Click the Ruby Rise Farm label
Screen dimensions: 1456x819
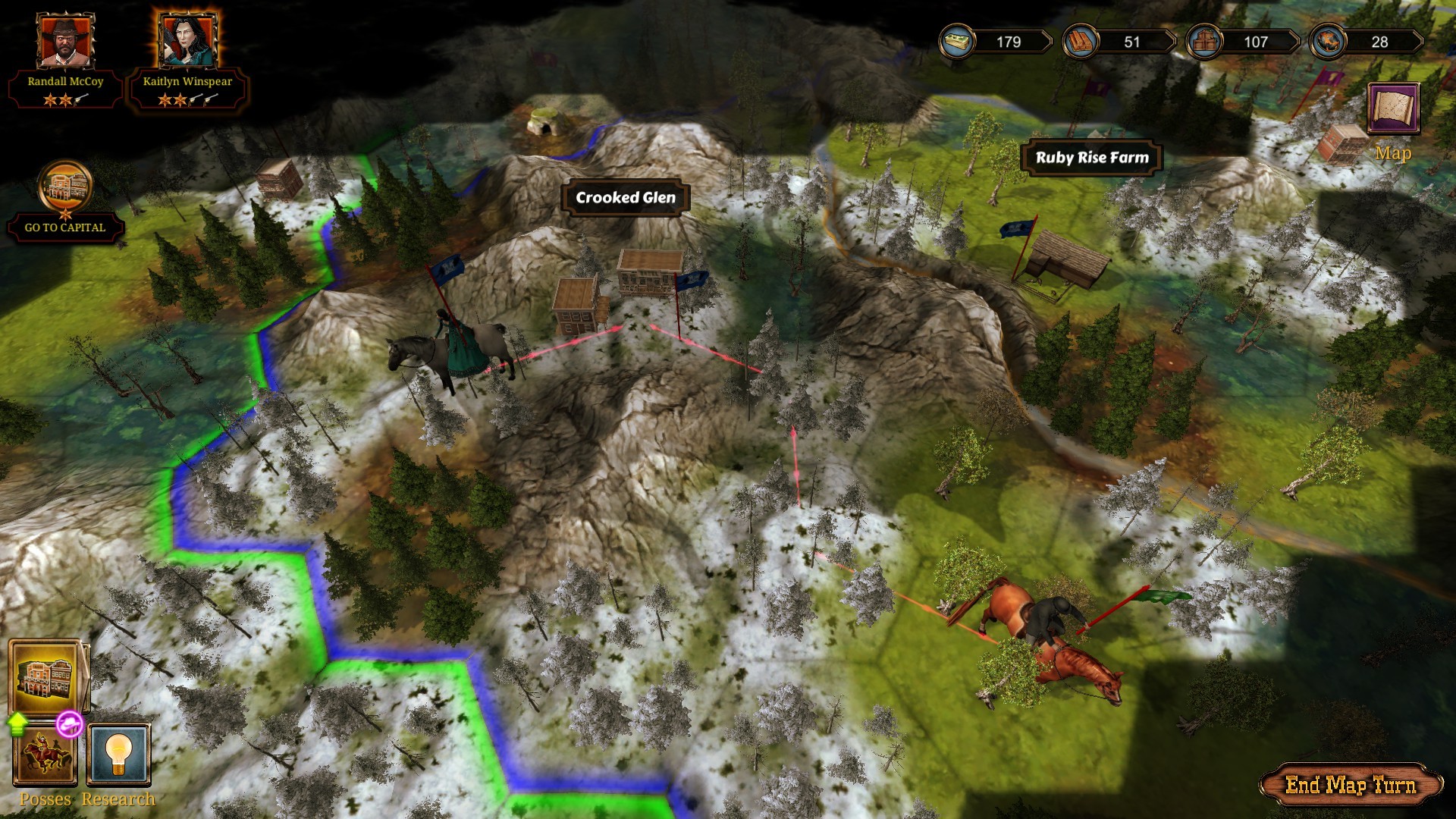click(x=1092, y=157)
